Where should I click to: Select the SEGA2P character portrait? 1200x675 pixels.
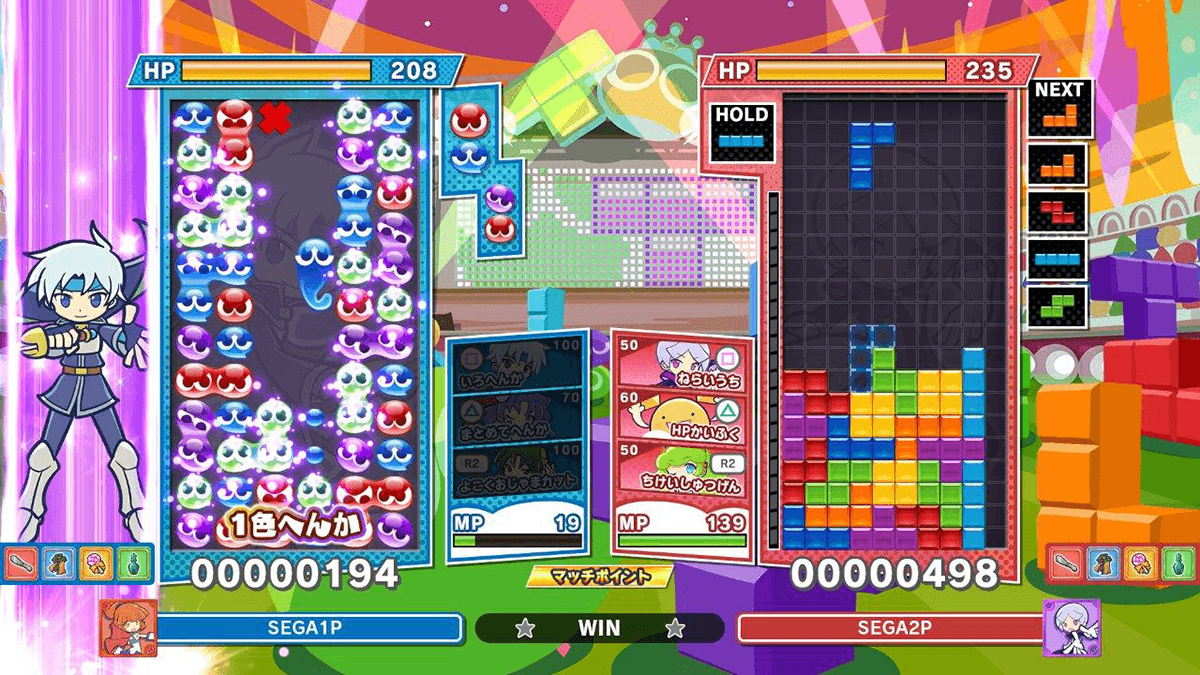(1071, 628)
